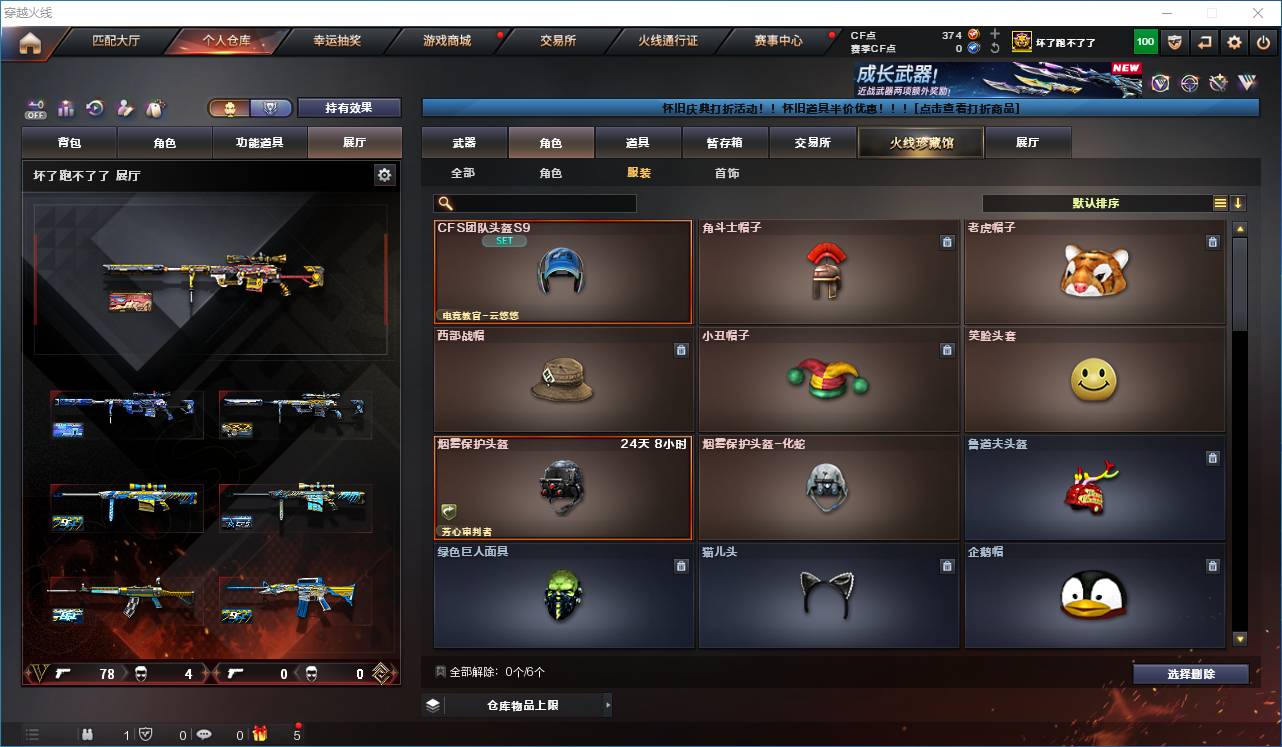Open the settings gear in the top-right
This screenshot has width=1282, height=747.
pyautogui.click(x=1233, y=41)
